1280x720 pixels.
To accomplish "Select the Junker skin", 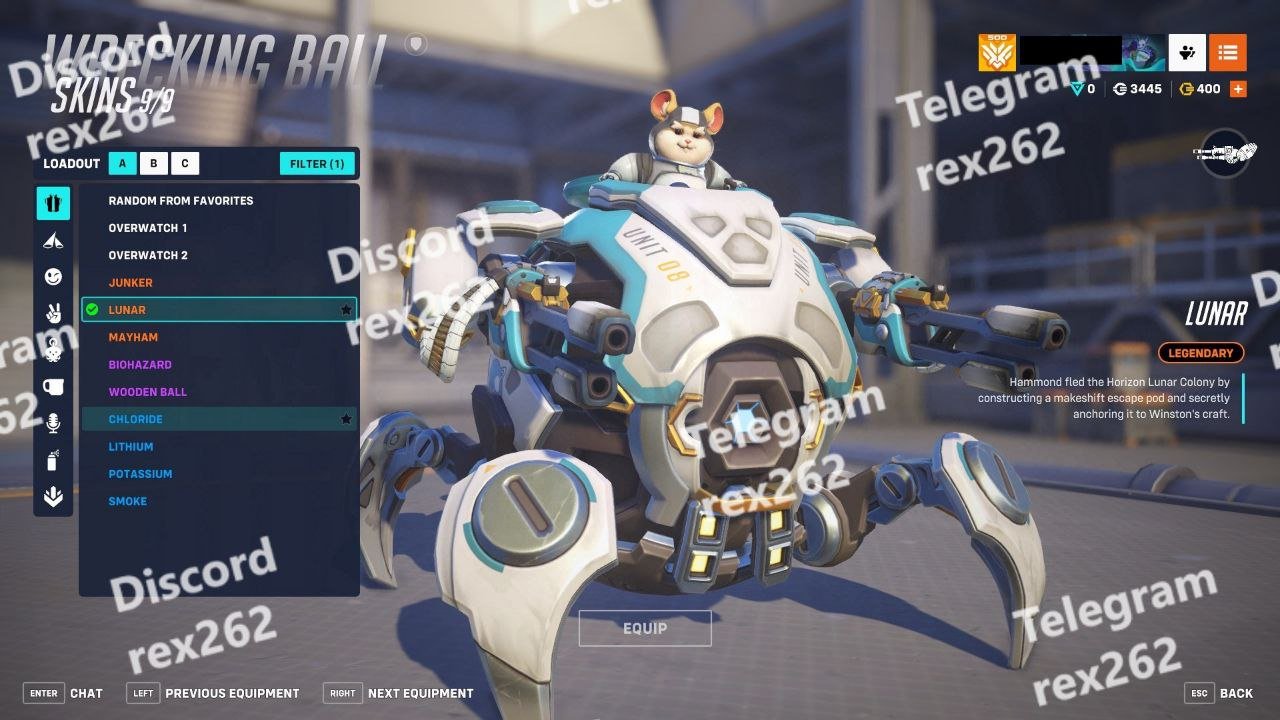I will [131, 283].
